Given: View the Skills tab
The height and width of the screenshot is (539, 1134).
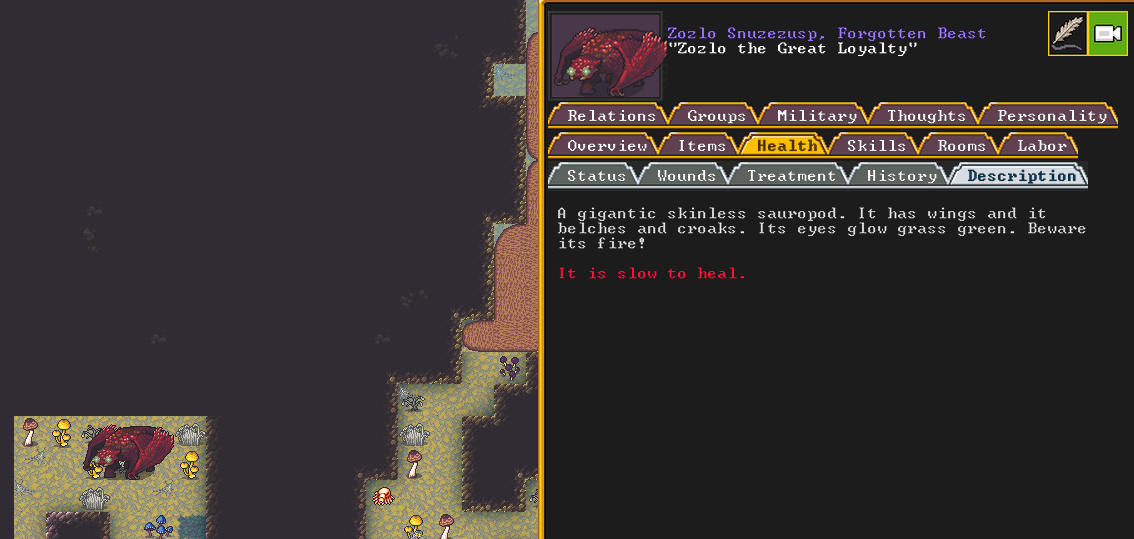Looking at the screenshot, I should pos(876,146).
